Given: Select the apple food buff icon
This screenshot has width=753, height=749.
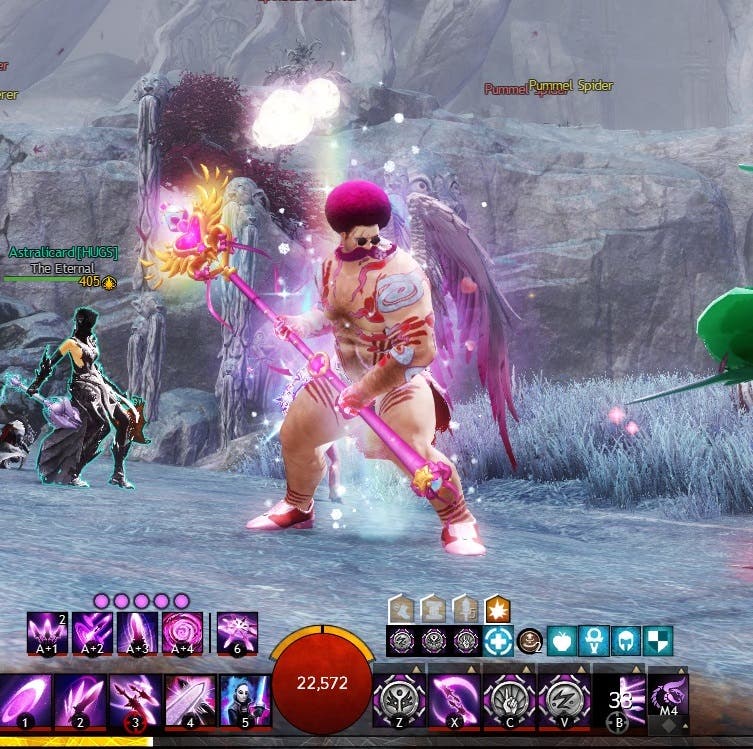Looking at the screenshot, I should (563, 641).
